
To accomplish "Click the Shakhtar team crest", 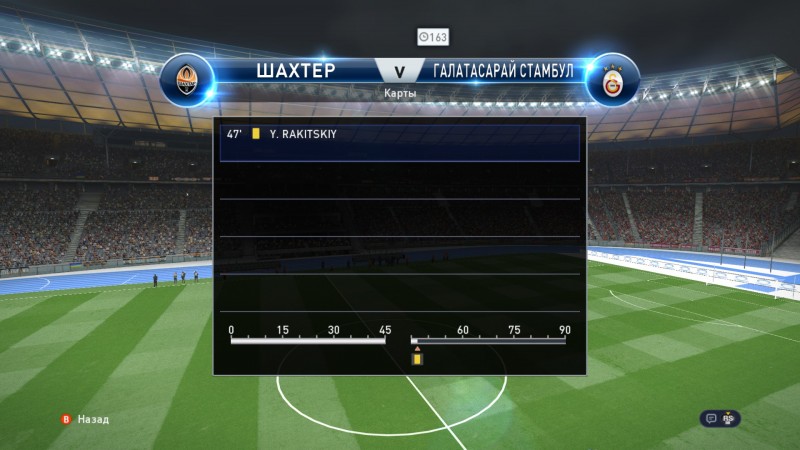I will 186,81.
